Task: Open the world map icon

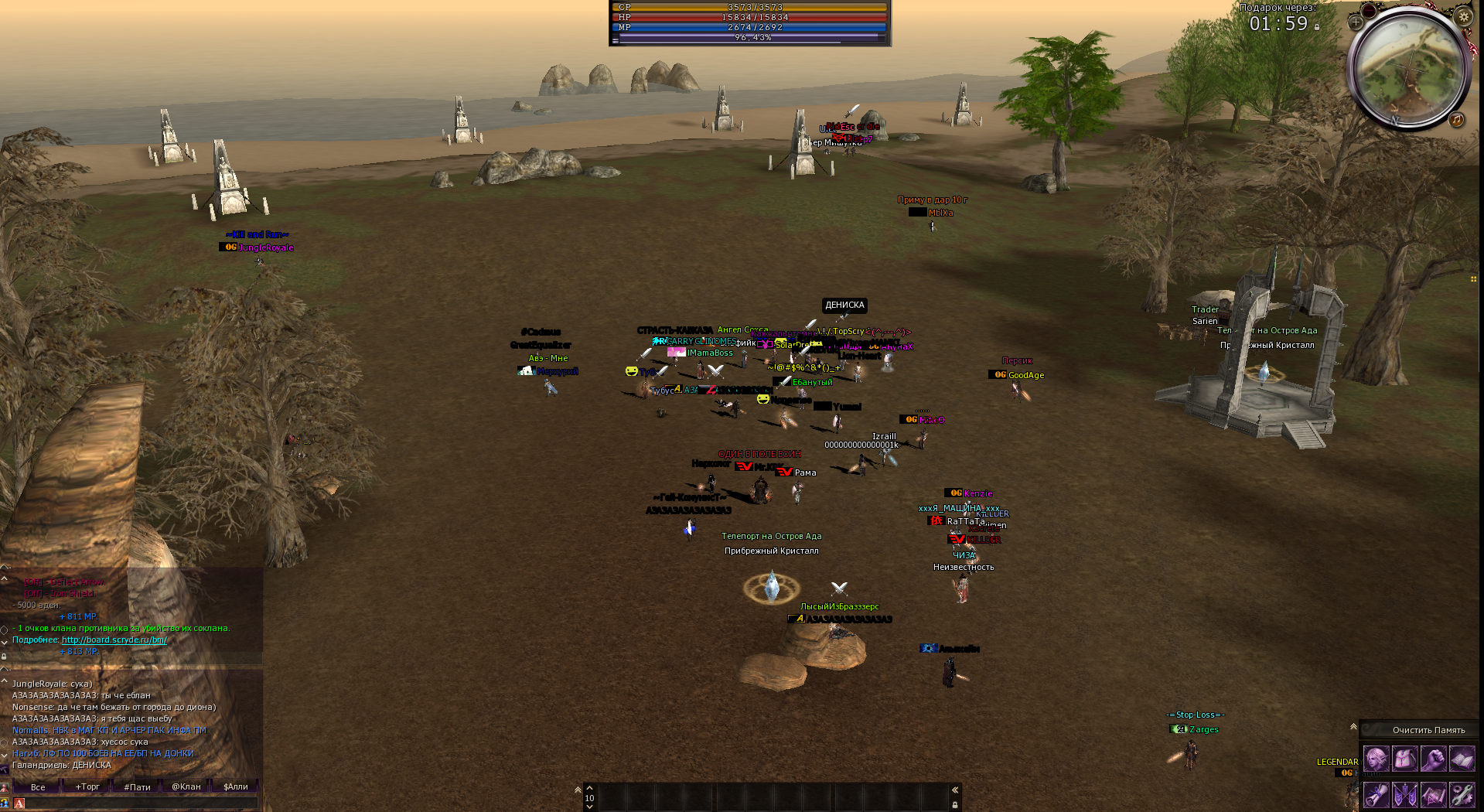Action: pos(1433,796)
